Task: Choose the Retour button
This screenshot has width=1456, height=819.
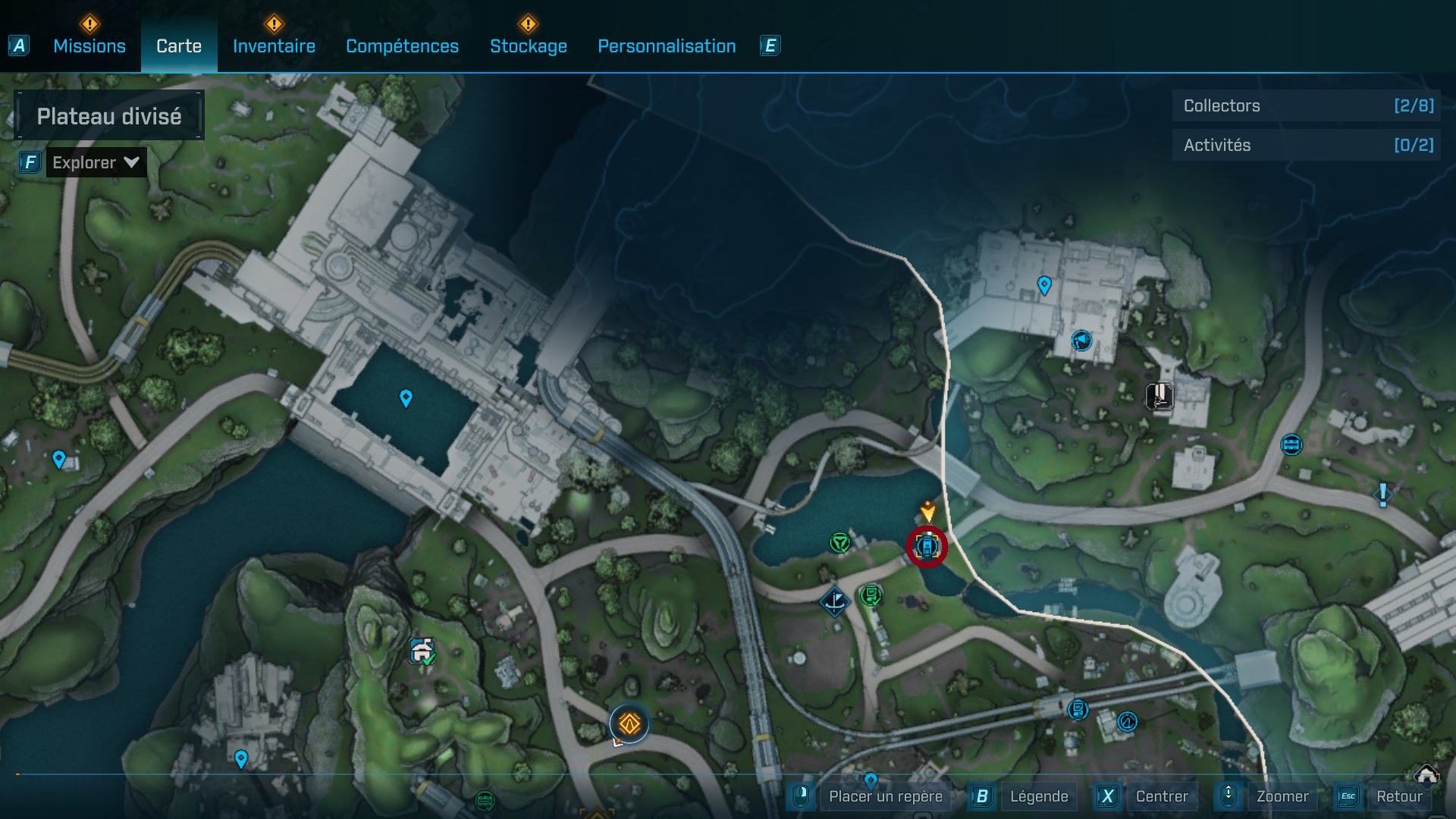Action: pyautogui.click(x=1398, y=796)
